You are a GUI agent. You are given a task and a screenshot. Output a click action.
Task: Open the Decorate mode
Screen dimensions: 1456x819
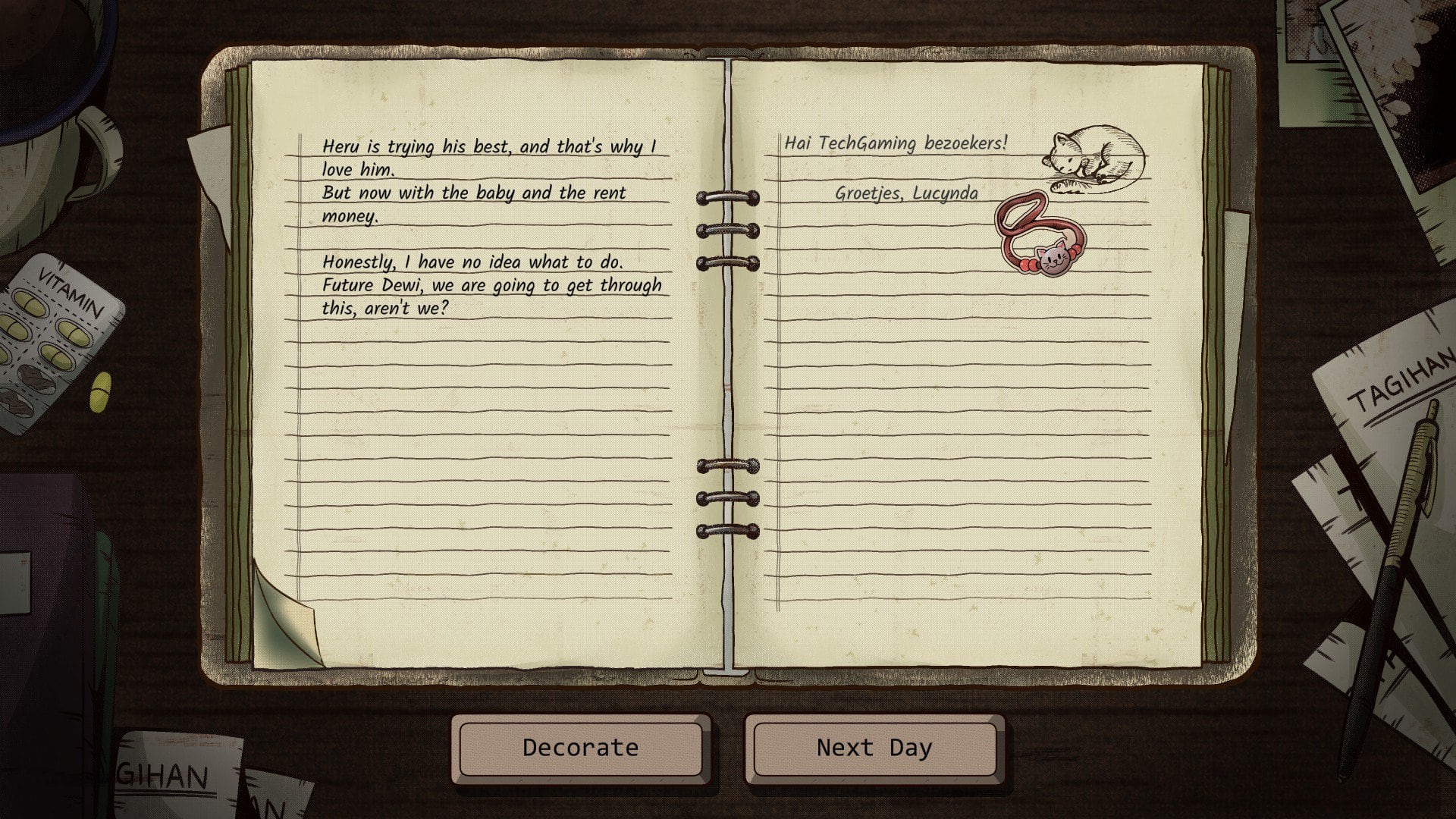pyautogui.click(x=580, y=748)
